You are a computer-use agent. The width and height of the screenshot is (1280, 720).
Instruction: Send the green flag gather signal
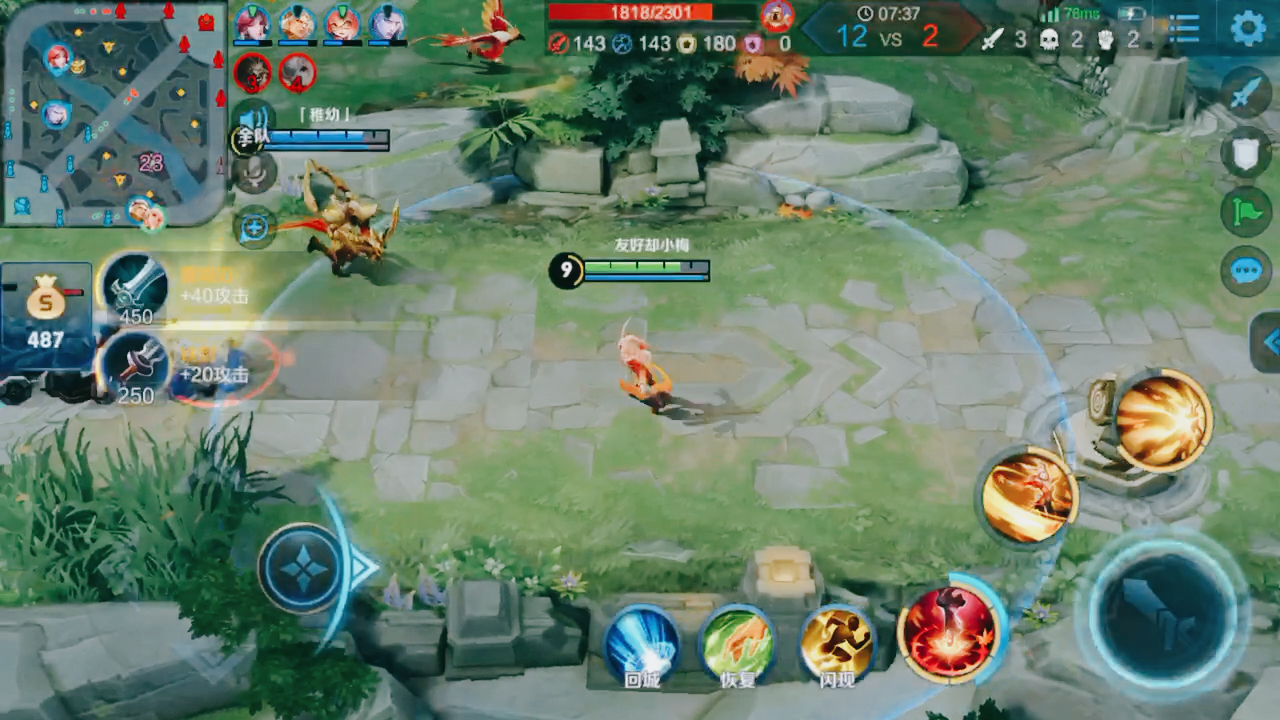pos(1246,212)
